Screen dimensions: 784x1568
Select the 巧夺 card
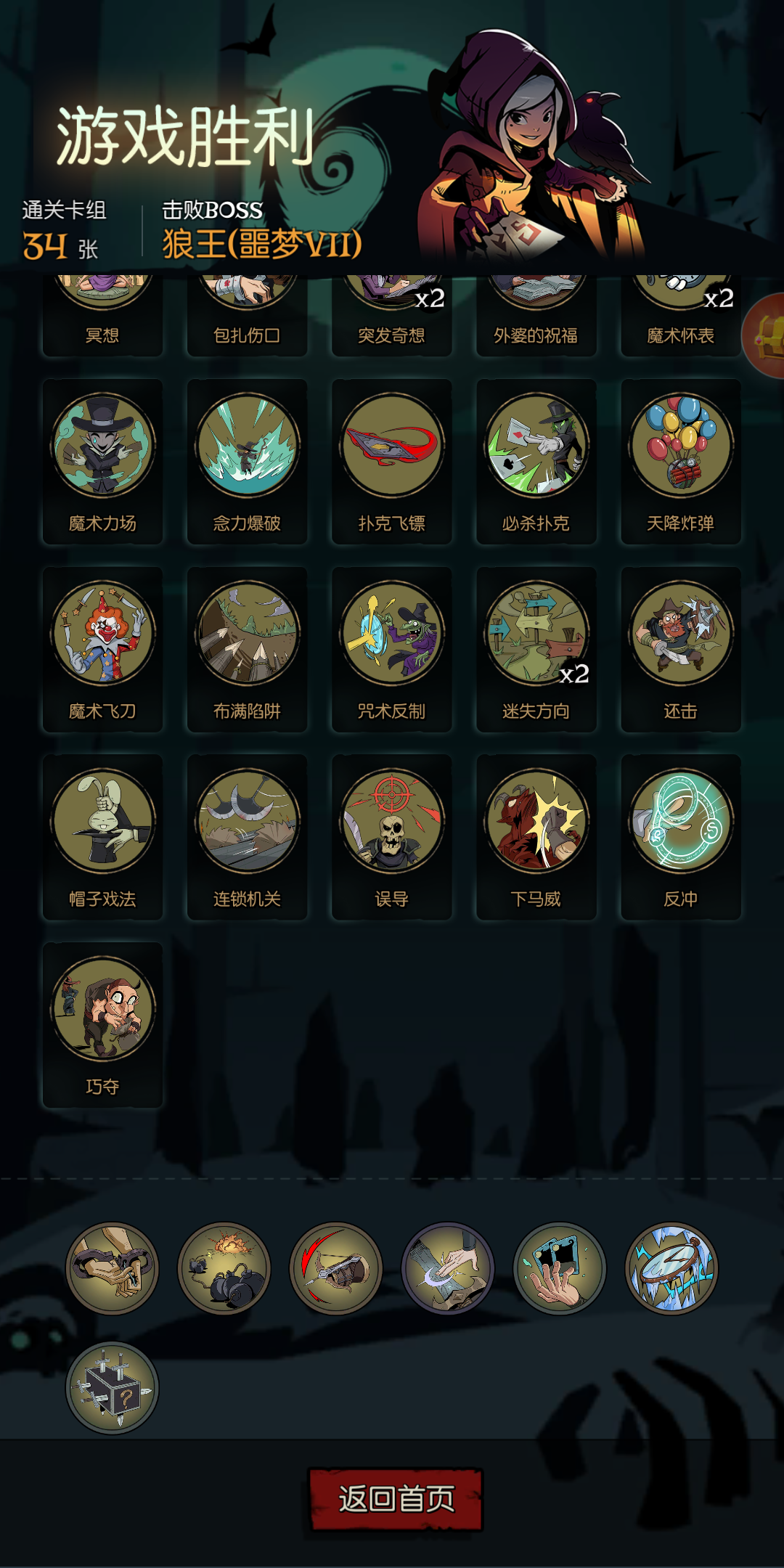[x=102, y=1025]
